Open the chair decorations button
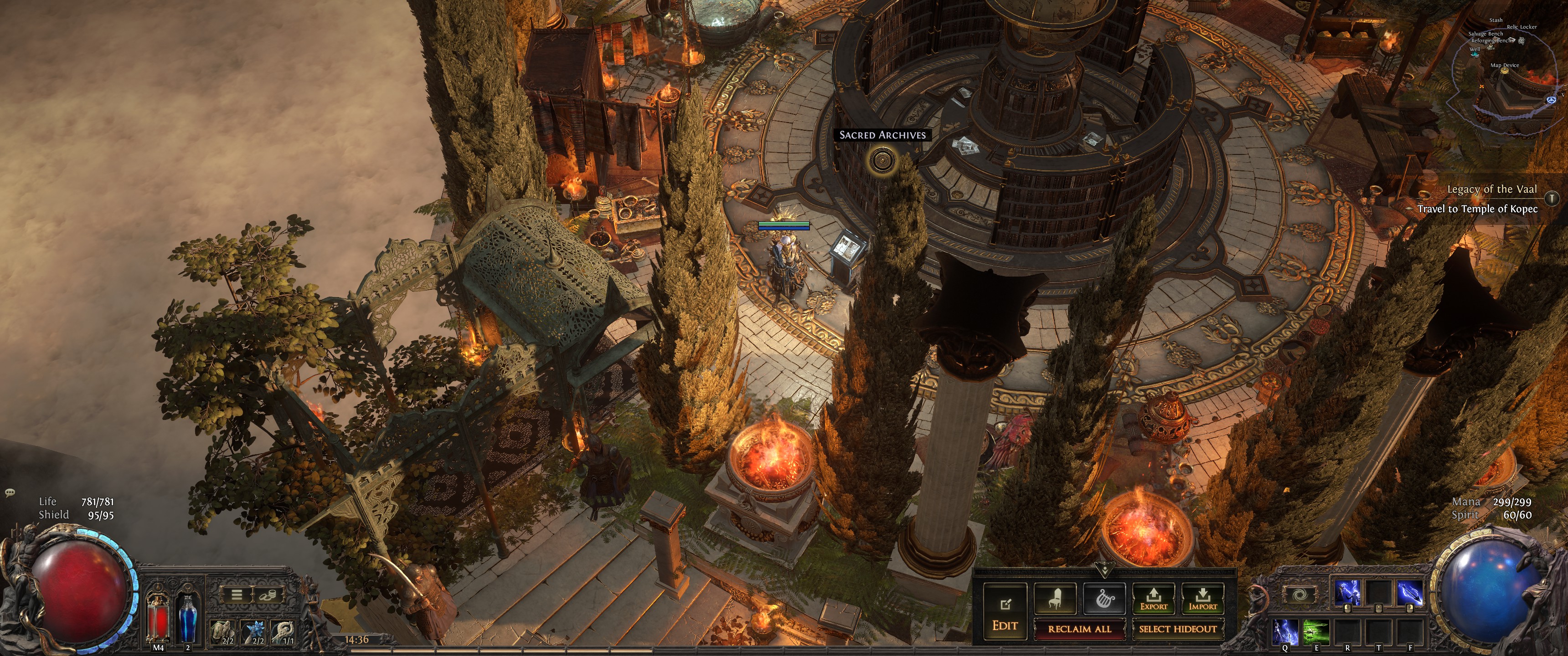Image resolution: width=1568 pixels, height=656 pixels. pos(1056,599)
